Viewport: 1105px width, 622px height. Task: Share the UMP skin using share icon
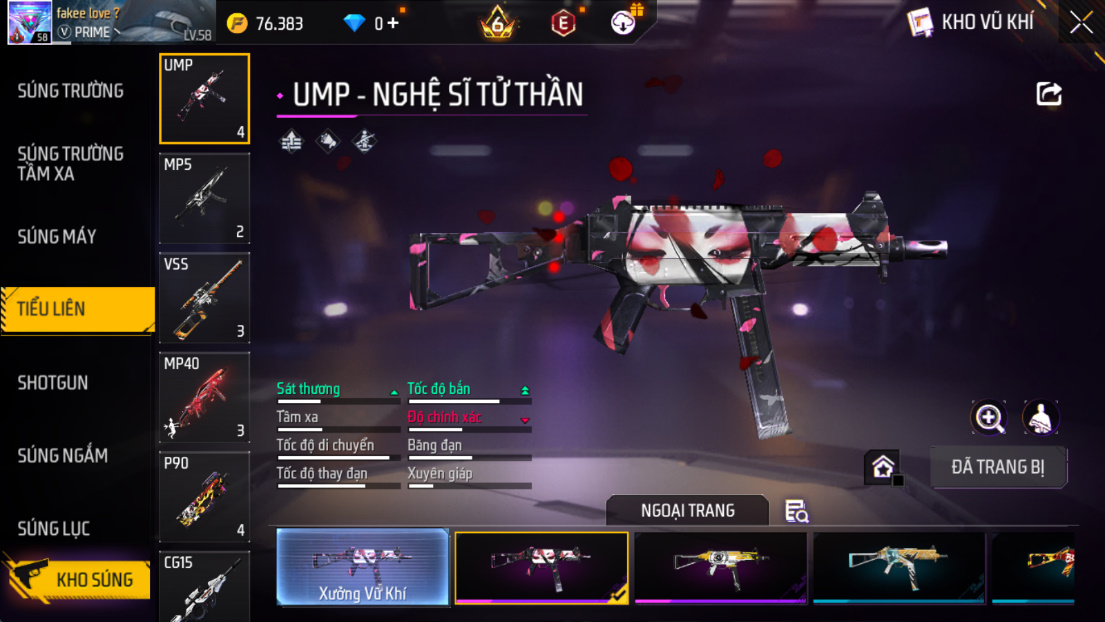1049,94
